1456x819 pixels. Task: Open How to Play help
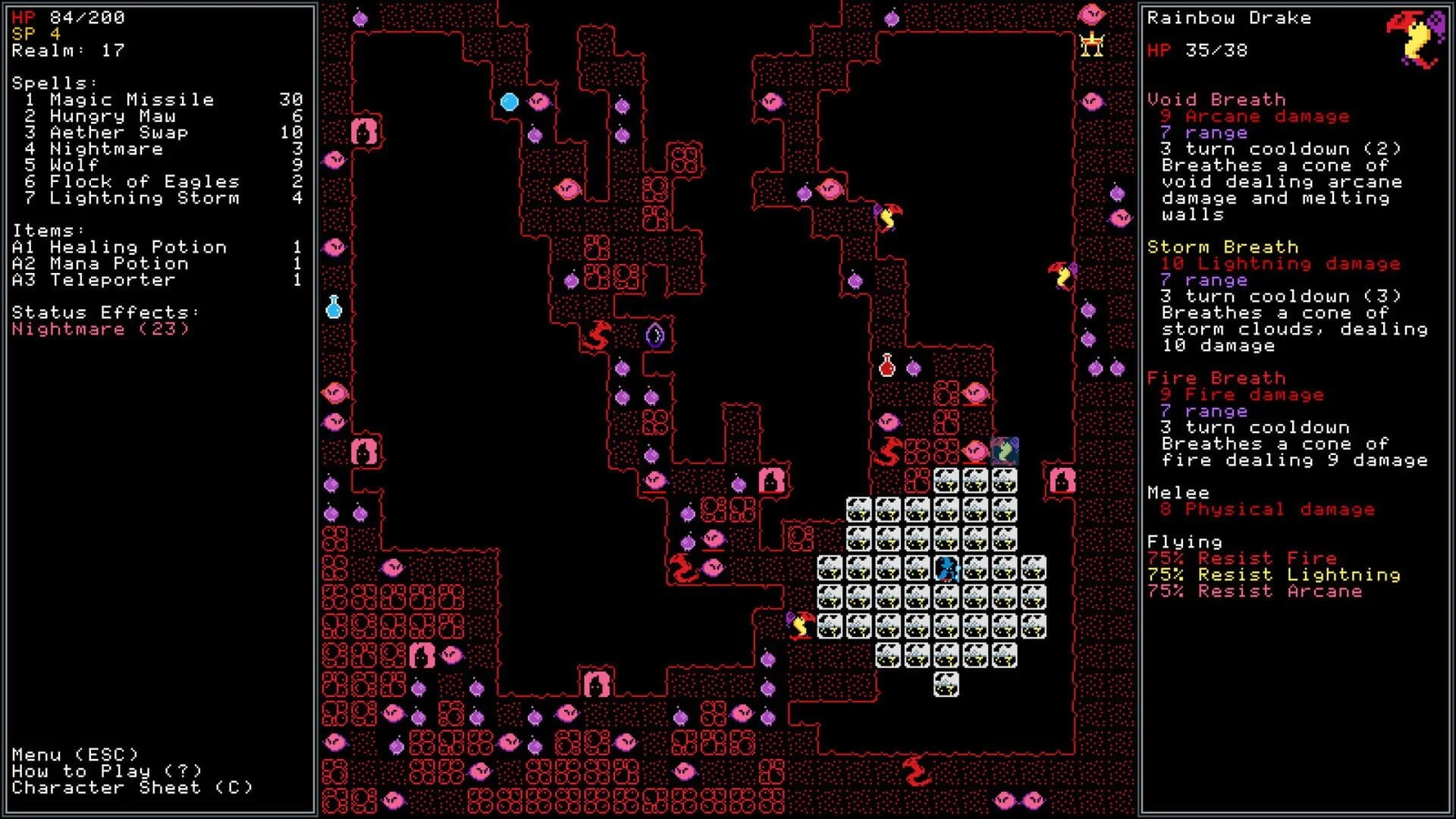click(x=106, y=771)
